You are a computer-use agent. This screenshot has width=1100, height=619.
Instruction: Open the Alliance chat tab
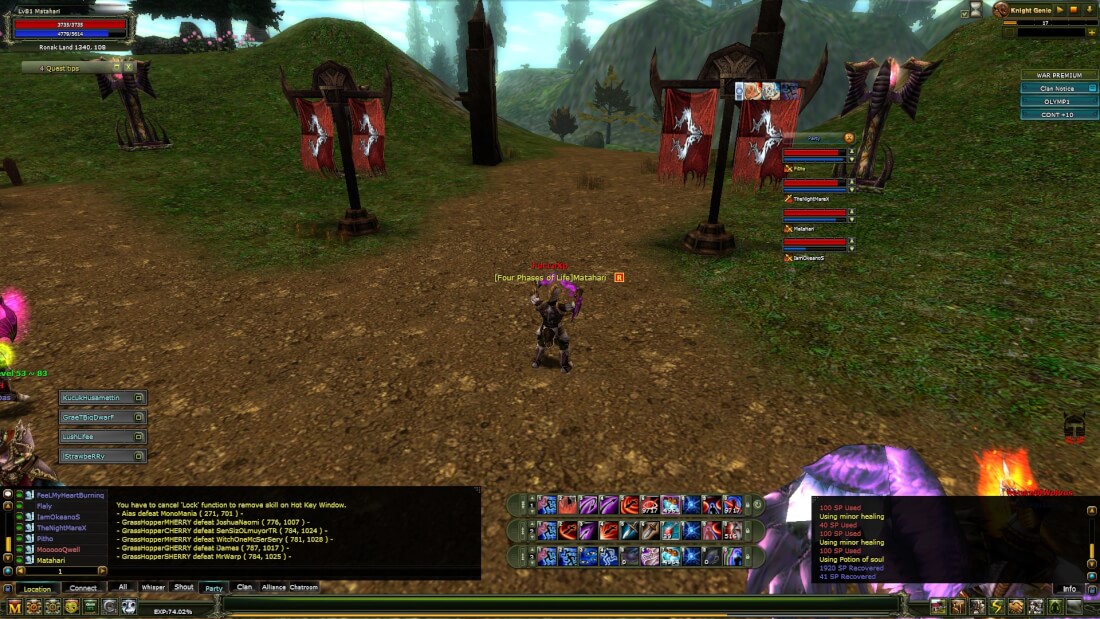pyautogui.click(x=274, y=588)
